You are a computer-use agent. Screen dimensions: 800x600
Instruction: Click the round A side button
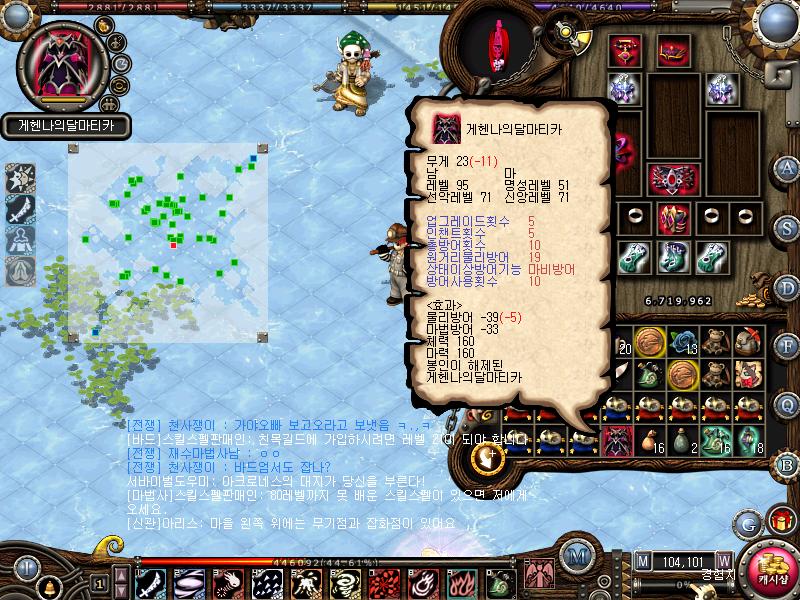(789, 168)
